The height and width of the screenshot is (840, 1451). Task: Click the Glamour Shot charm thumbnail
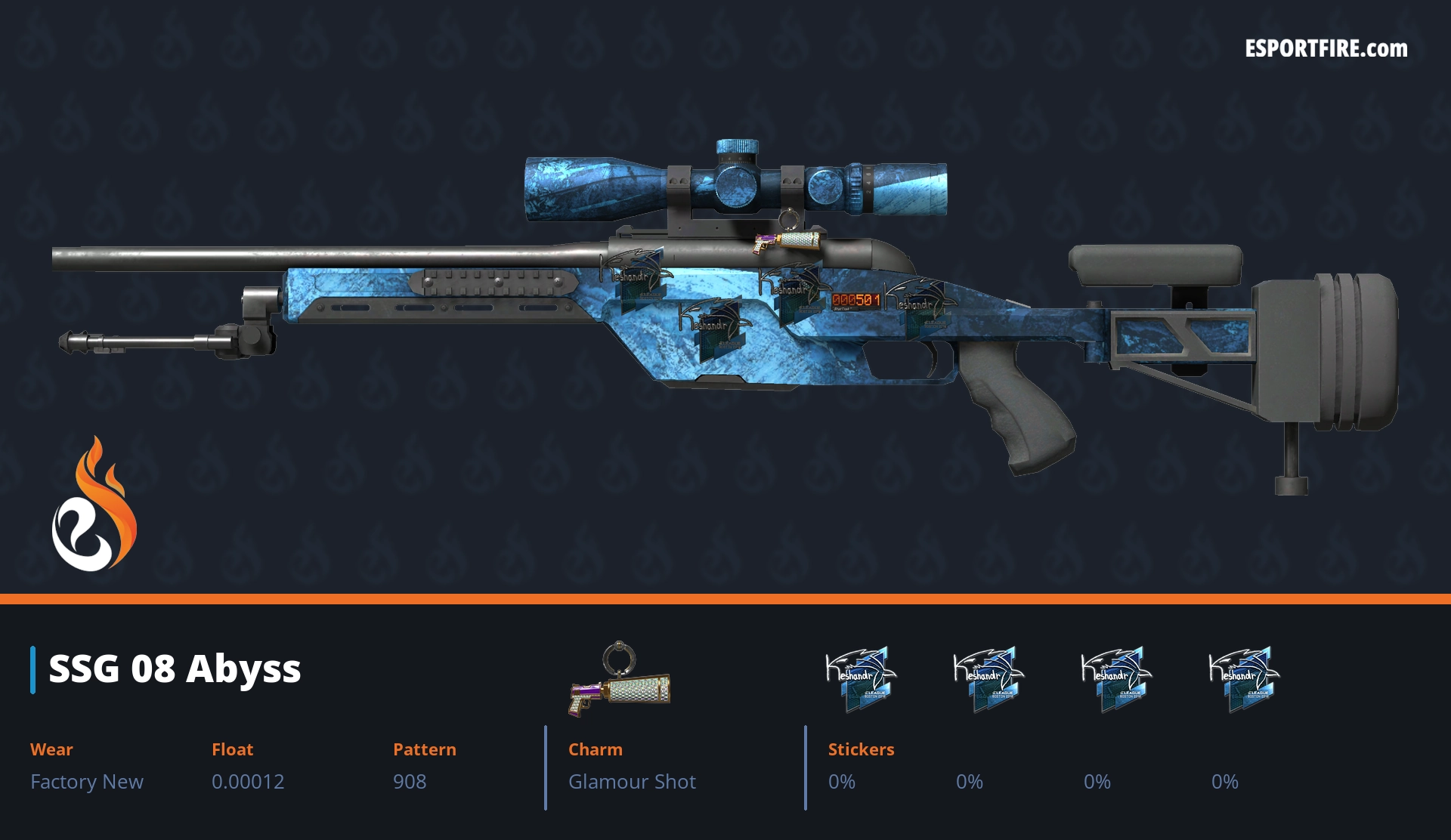620,680
